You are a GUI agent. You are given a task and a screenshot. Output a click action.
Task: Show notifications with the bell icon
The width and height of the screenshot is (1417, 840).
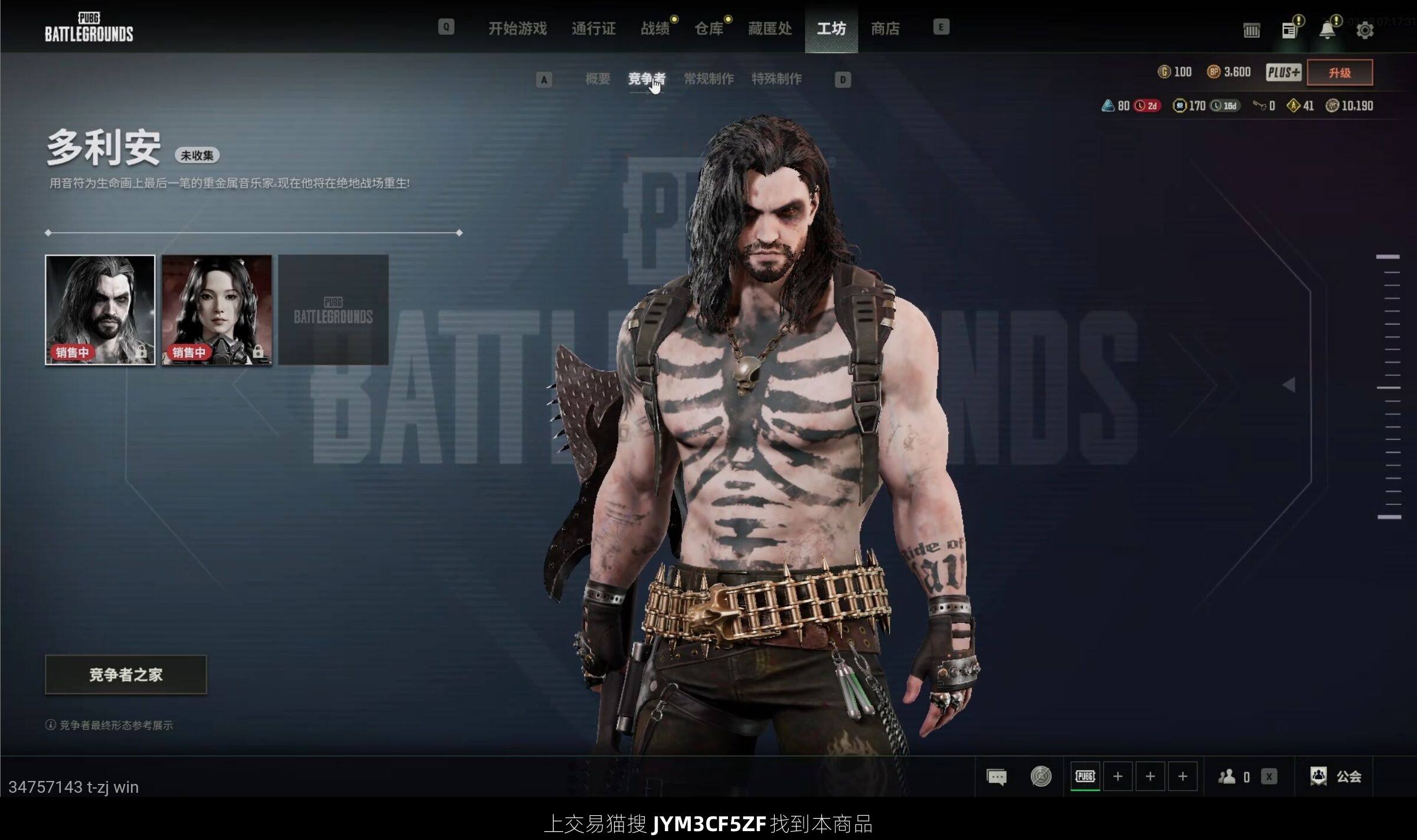click(1327, 30)
